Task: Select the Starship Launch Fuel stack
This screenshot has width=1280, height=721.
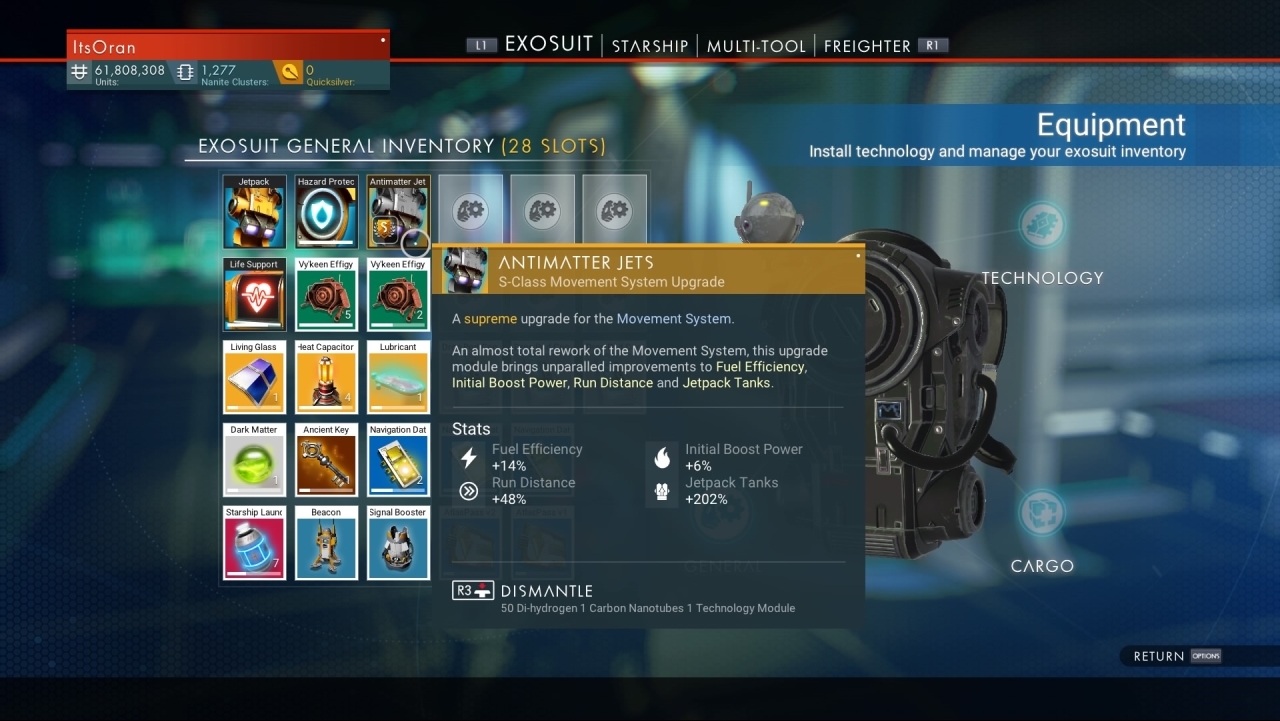Action: 254,543
